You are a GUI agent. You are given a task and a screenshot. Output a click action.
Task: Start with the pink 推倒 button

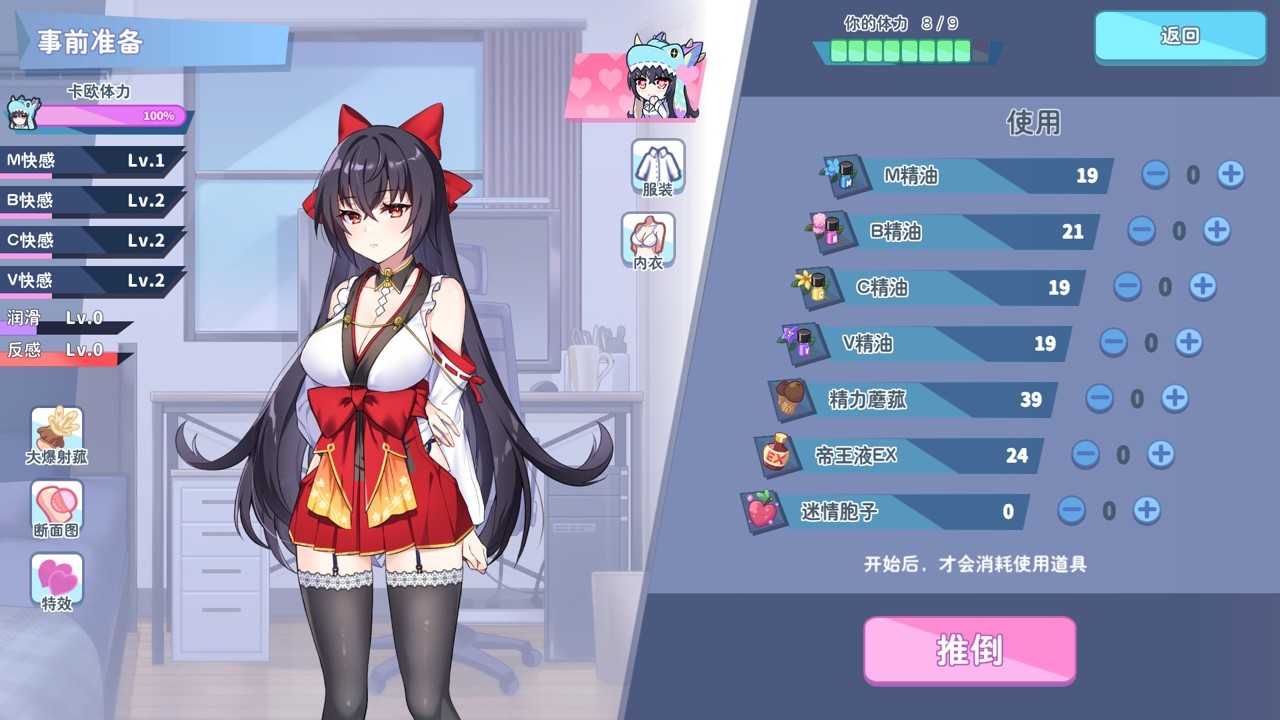click(x=969, y=650)
